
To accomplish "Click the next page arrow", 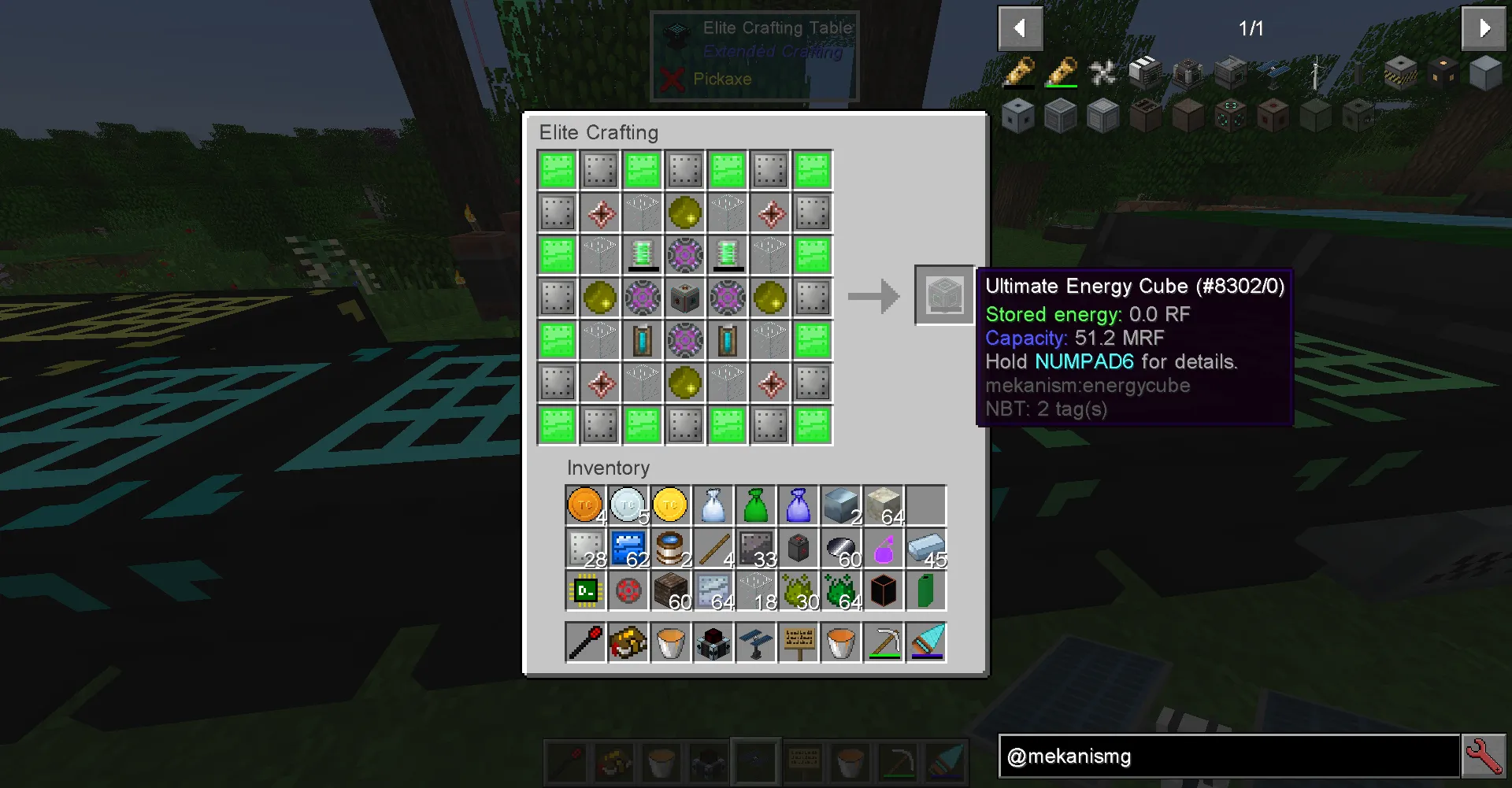I will pyautogui.click(x=1483, y=28).
